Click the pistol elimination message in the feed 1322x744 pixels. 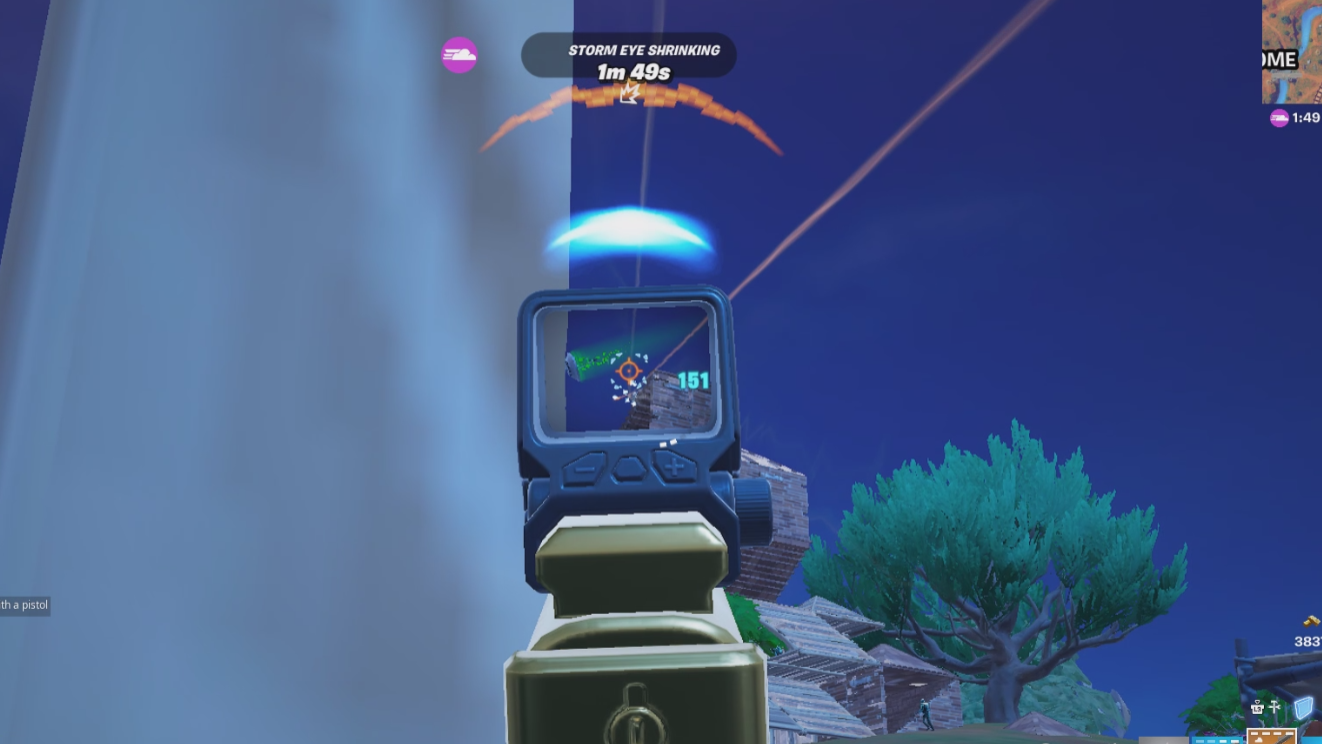pos(26,604)
